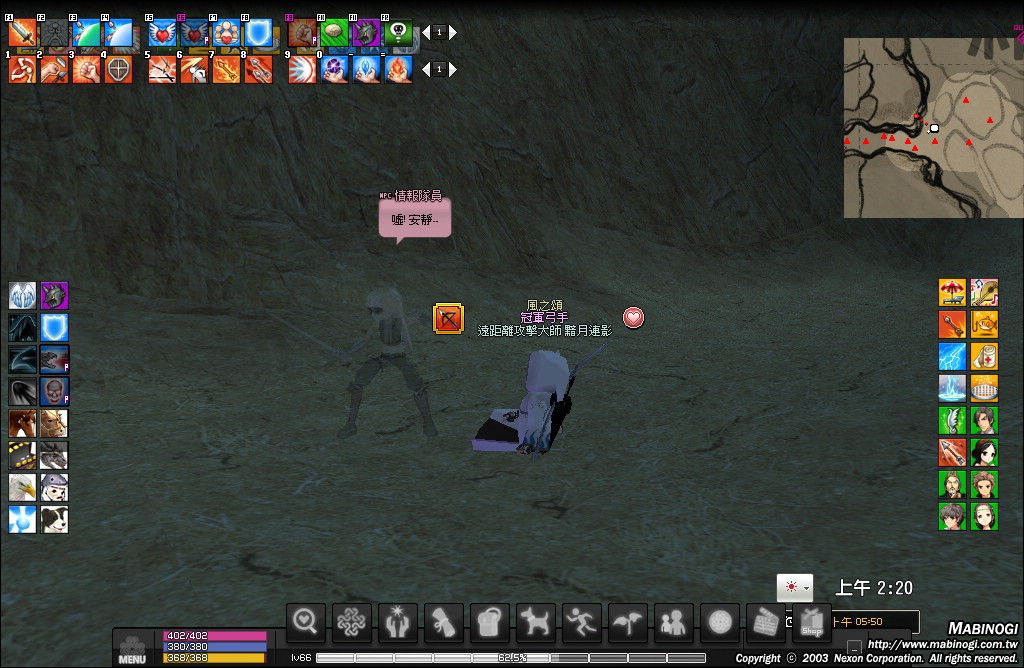Select the bald eagle pet icon
1024x668 pixels.
[x=22, y=487]
